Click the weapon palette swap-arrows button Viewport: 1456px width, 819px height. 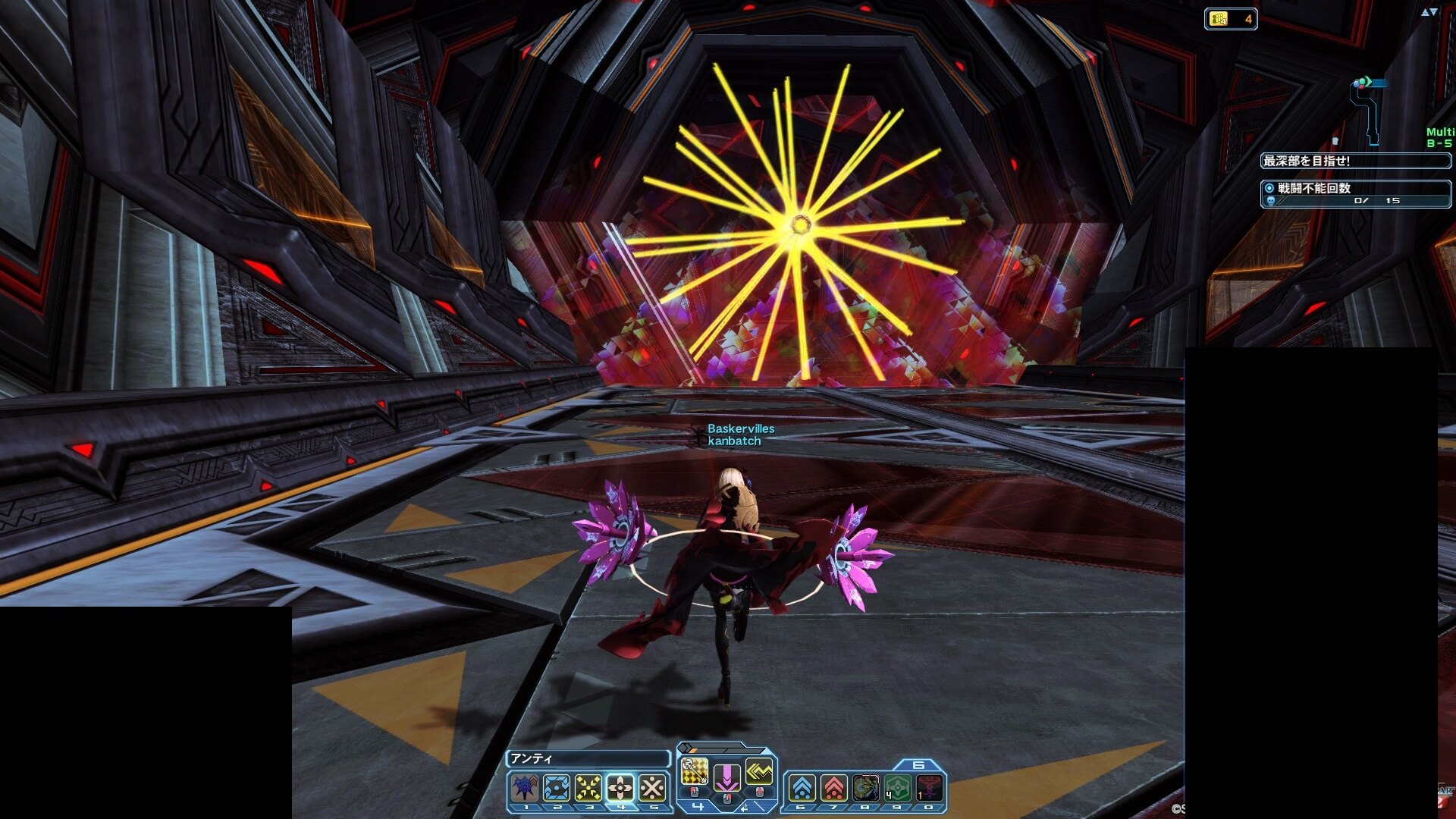point(744,808)
